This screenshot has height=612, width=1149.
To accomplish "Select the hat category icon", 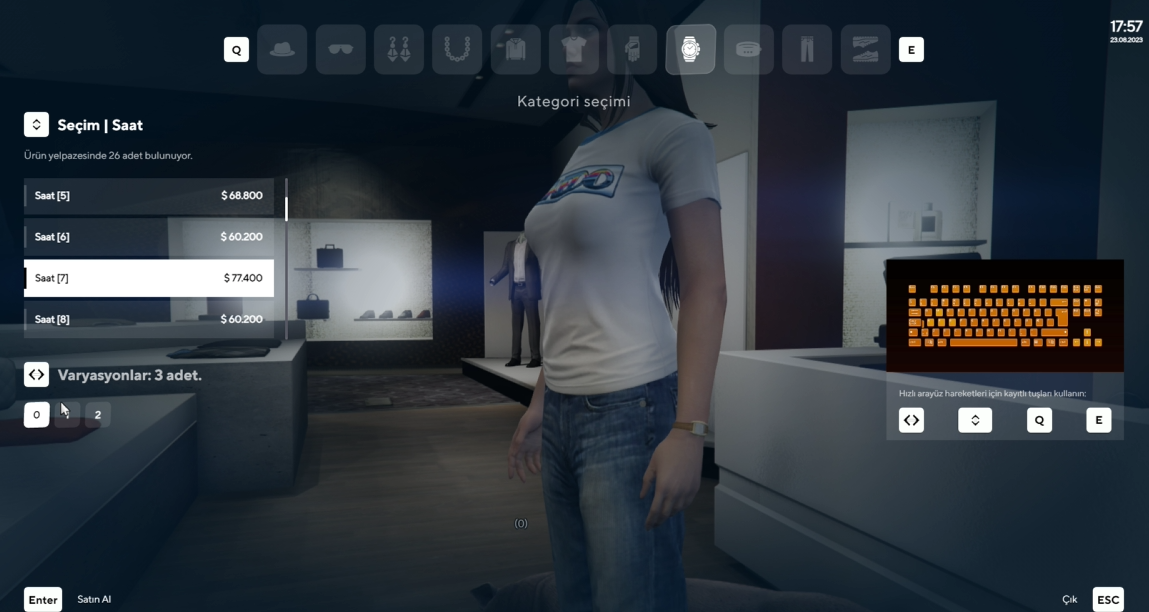I will (282, 50).
